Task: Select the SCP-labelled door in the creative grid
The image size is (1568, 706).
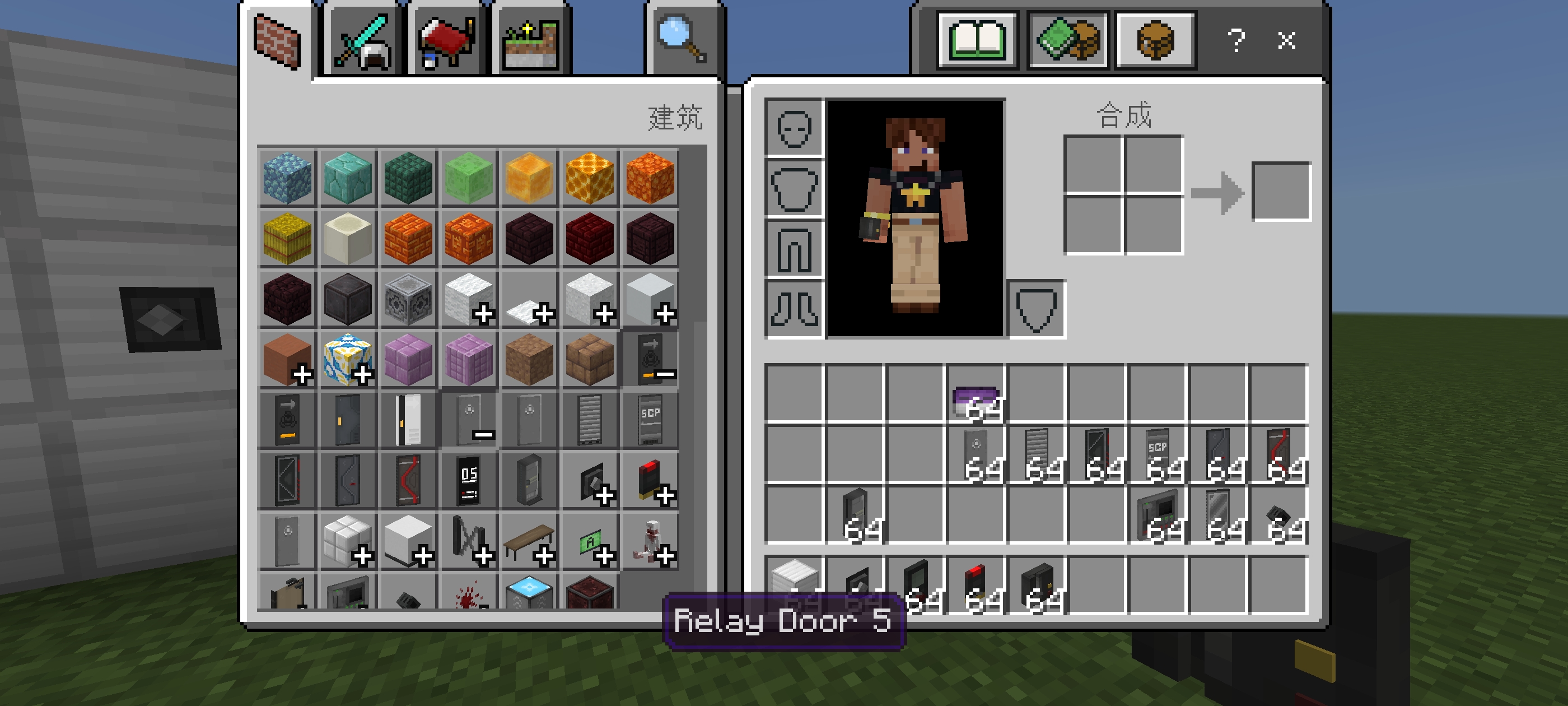Action: click(650, 420)
